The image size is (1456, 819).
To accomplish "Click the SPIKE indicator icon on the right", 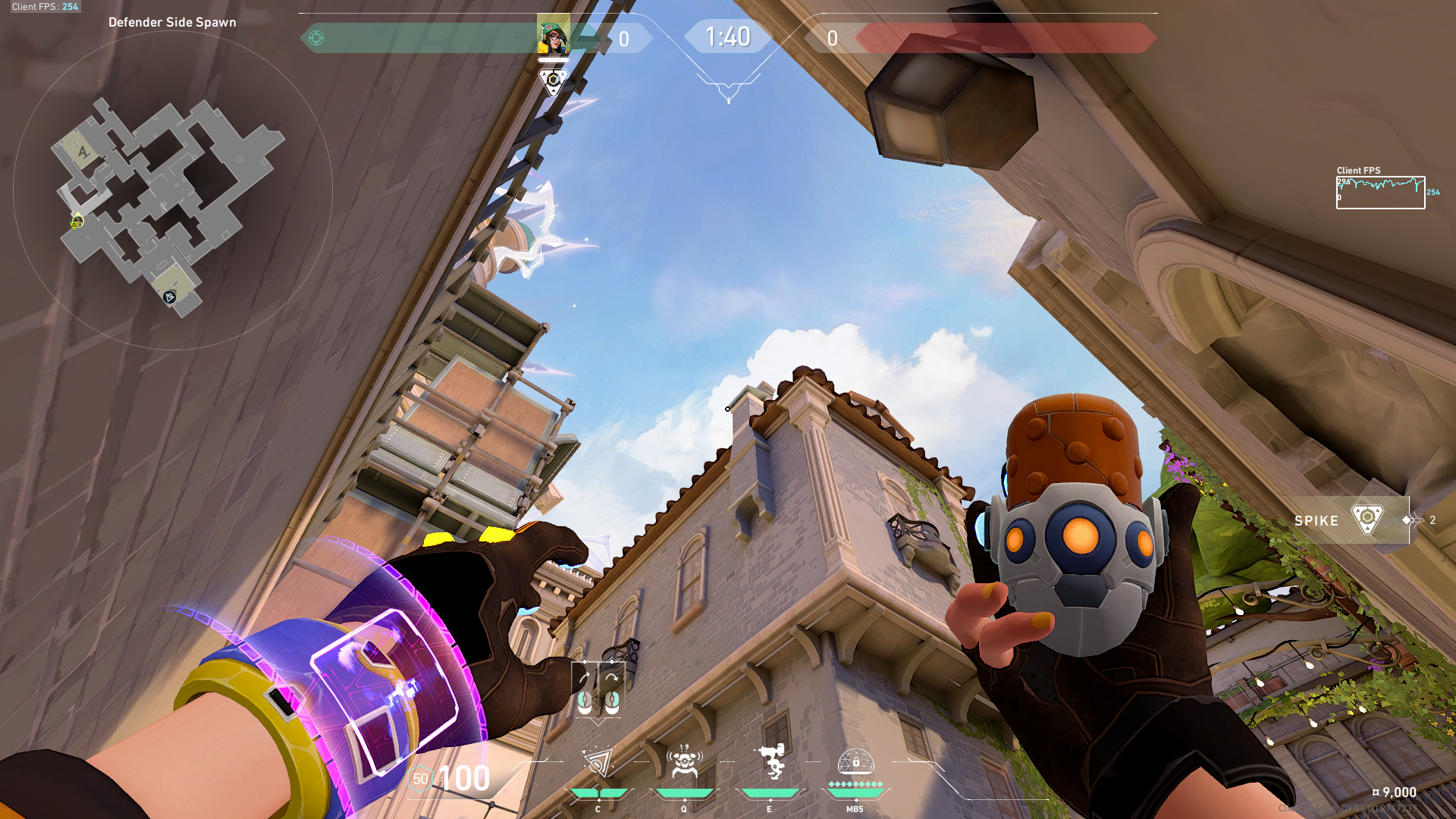I will click(x=1369, y=520).
